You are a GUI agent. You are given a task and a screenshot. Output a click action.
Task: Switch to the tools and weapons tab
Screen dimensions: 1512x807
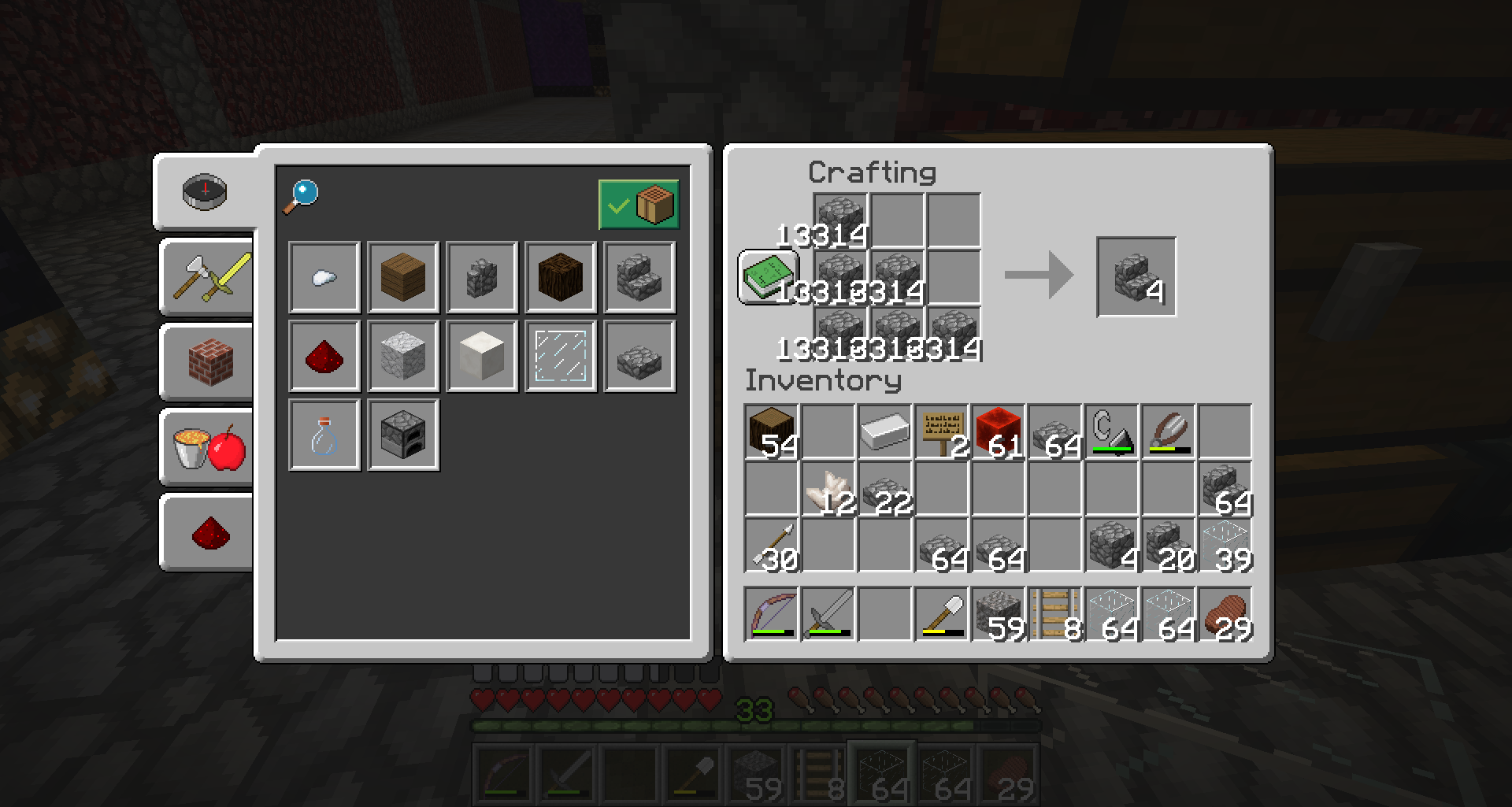[x=208, y=278]
